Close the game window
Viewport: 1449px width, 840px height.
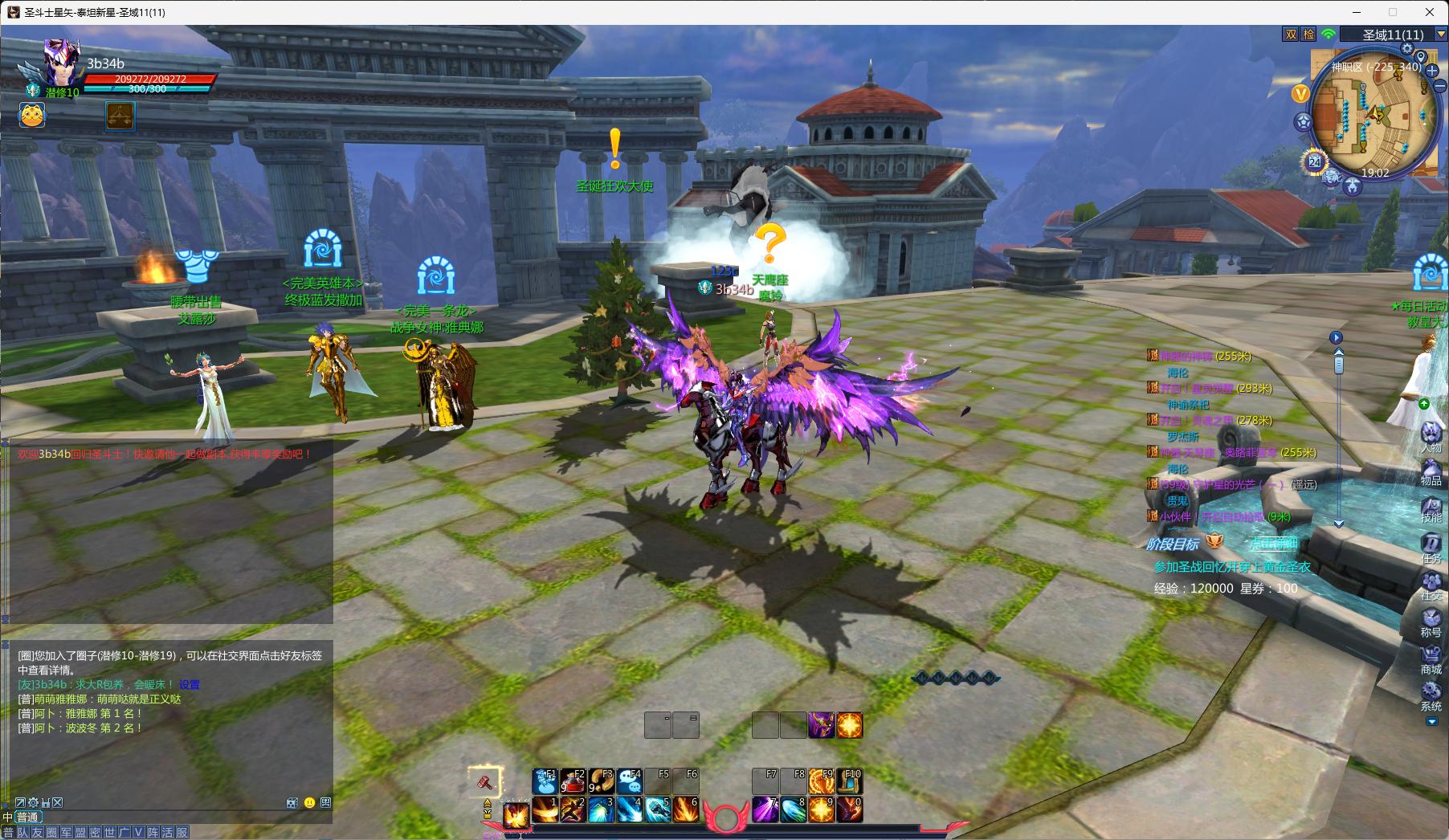pyautogui.click(x=1430, y=12)
